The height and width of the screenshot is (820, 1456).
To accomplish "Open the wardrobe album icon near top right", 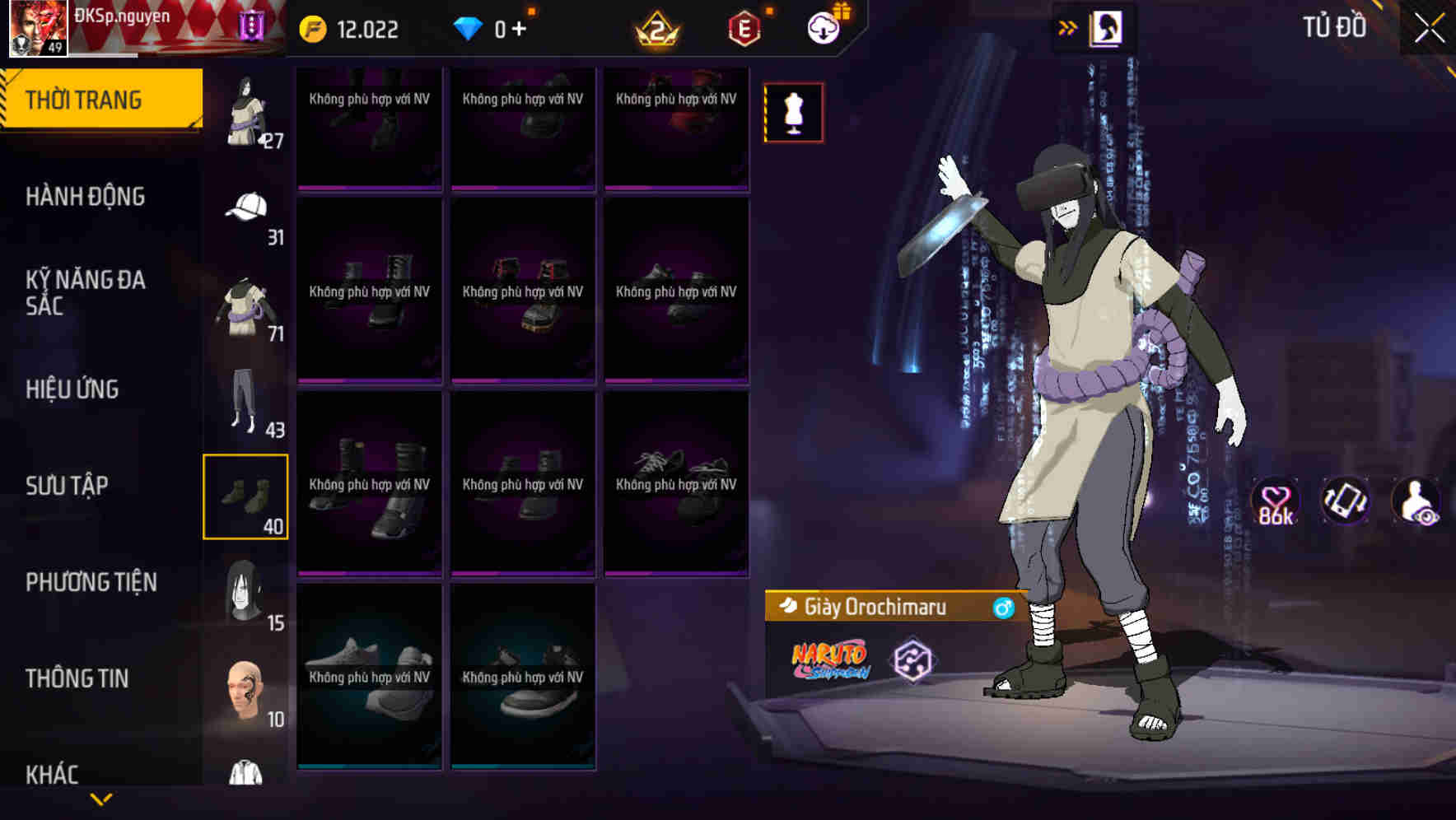I will pos(1104,27).
